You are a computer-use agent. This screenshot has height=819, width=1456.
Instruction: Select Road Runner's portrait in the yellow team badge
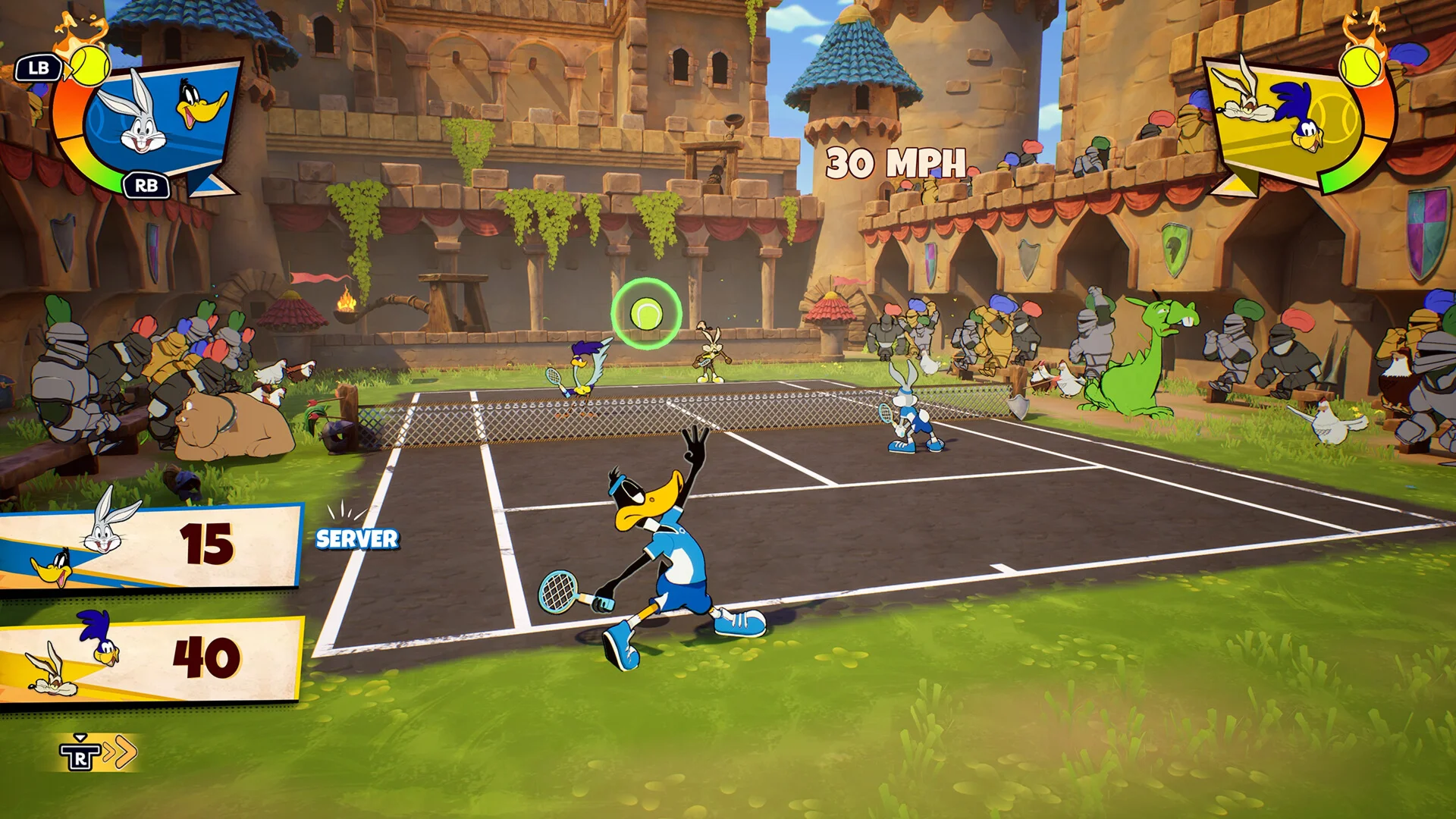1301,114
